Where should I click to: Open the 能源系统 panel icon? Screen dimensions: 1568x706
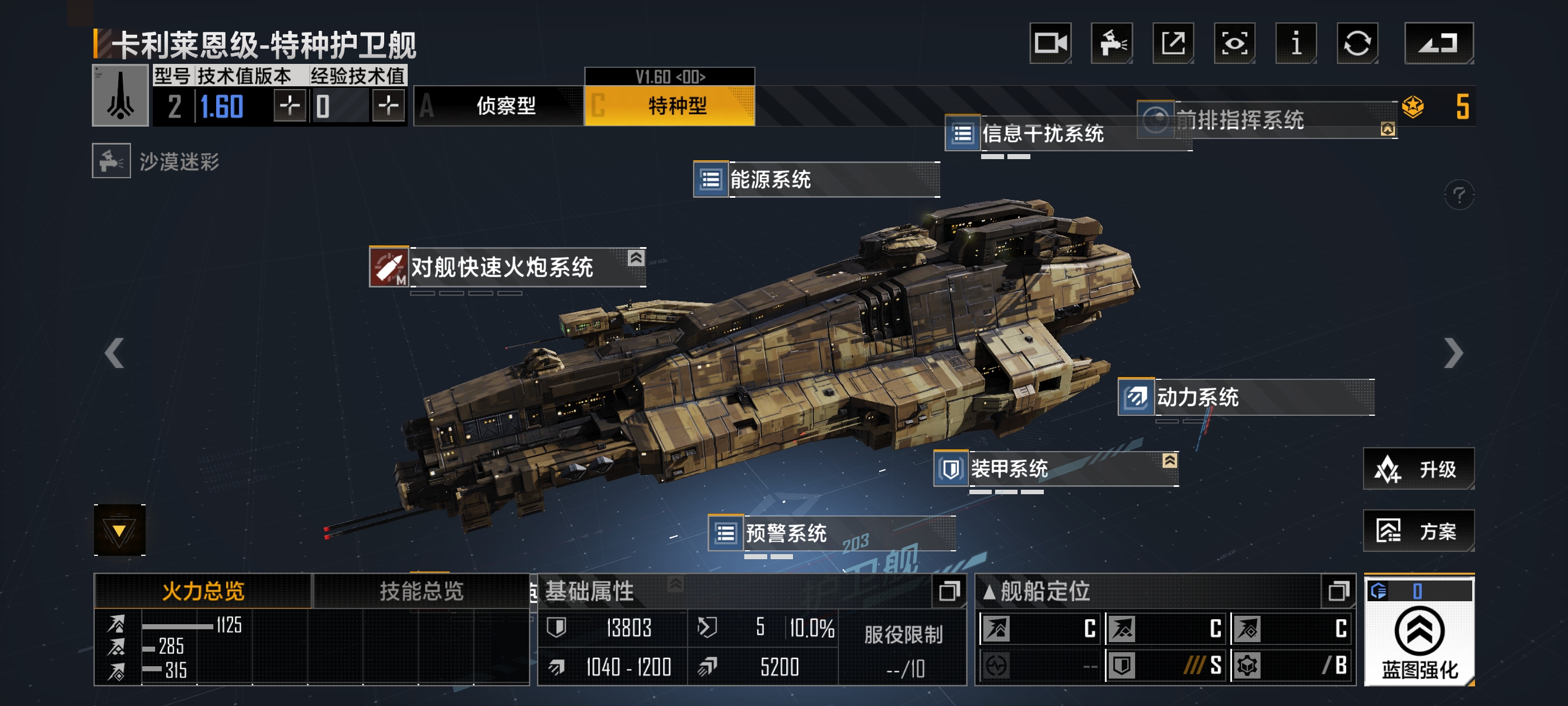710,180
